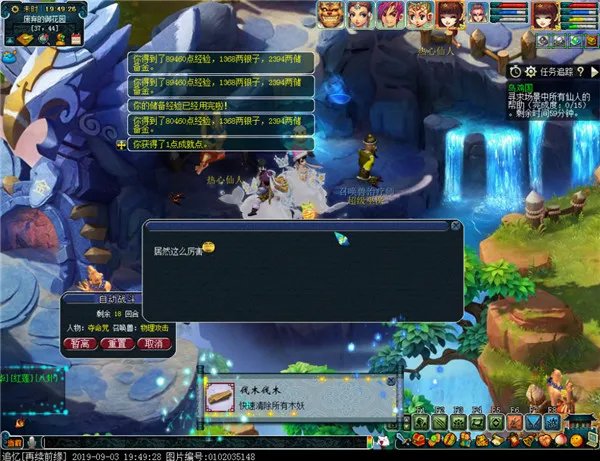
Task: Click the microphone voice chat icon
Action: click(31, 441)
